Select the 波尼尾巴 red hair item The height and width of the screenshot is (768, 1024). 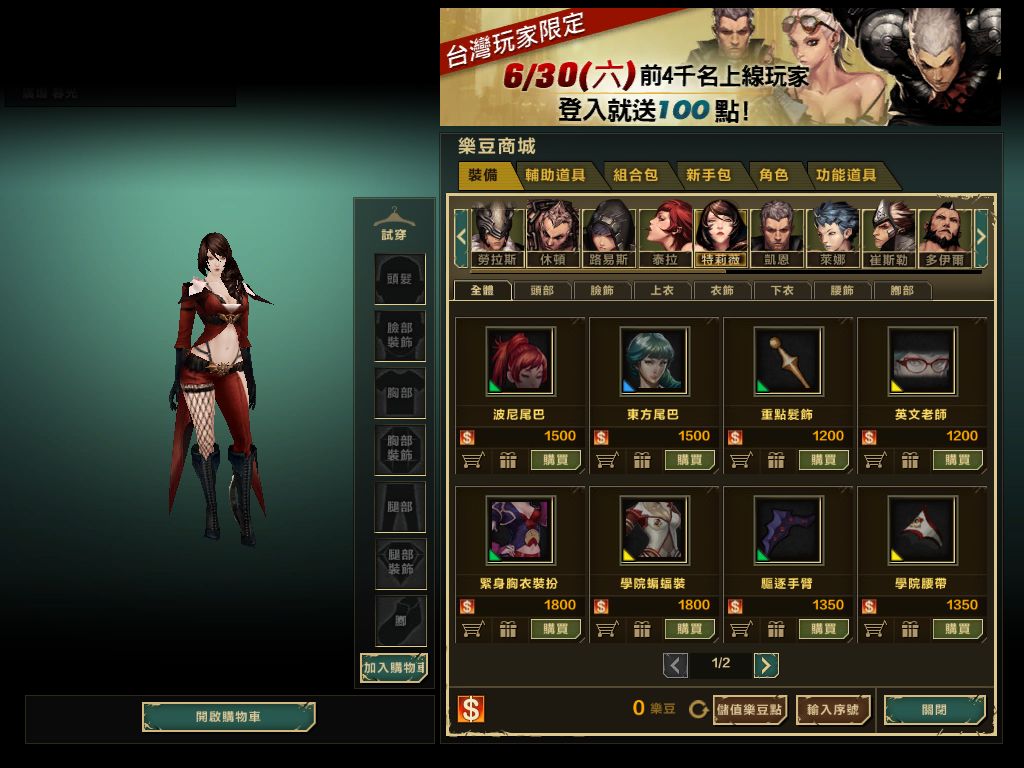pyautogui.click(x=520, y=361)
